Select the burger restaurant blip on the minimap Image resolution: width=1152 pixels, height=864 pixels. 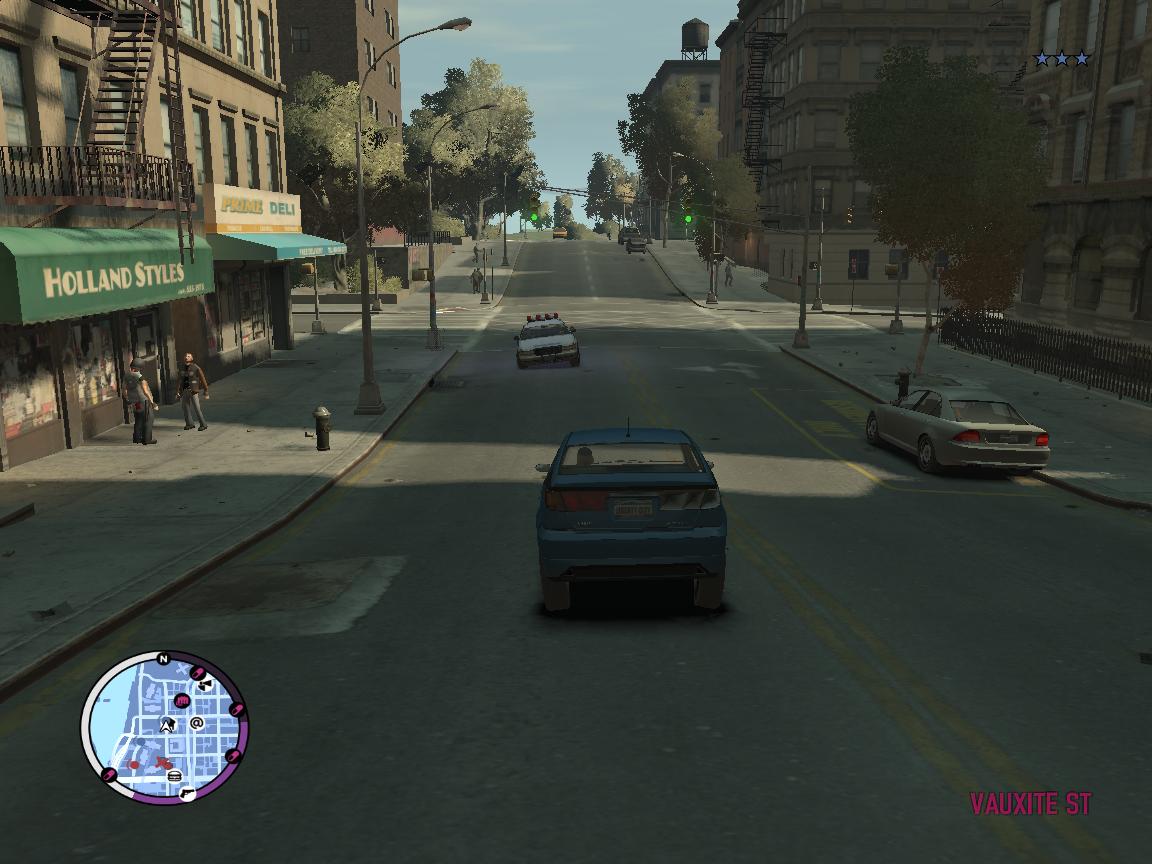tap(175, 776)
